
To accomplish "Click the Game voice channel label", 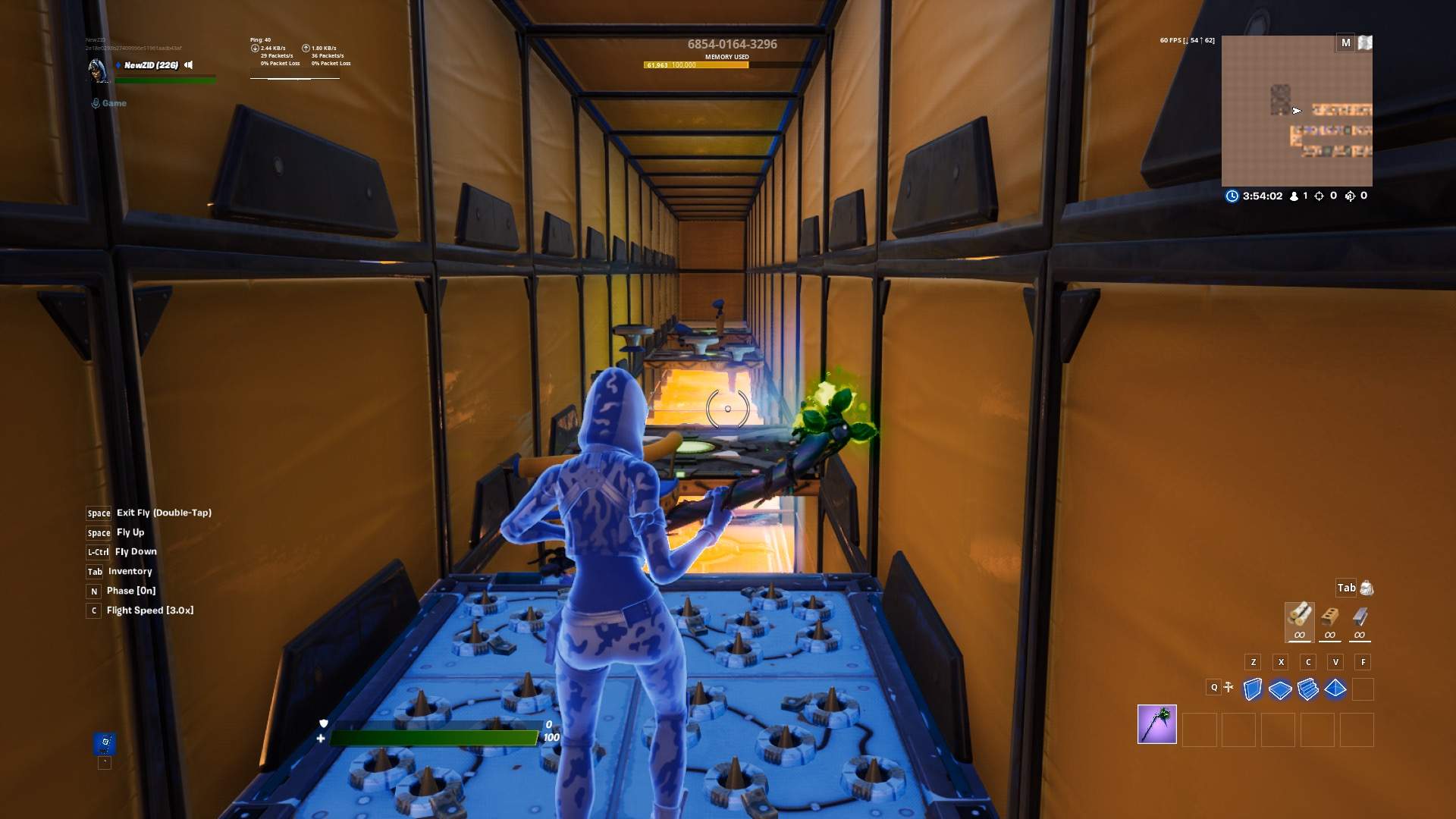I will [x=115, y=103].
